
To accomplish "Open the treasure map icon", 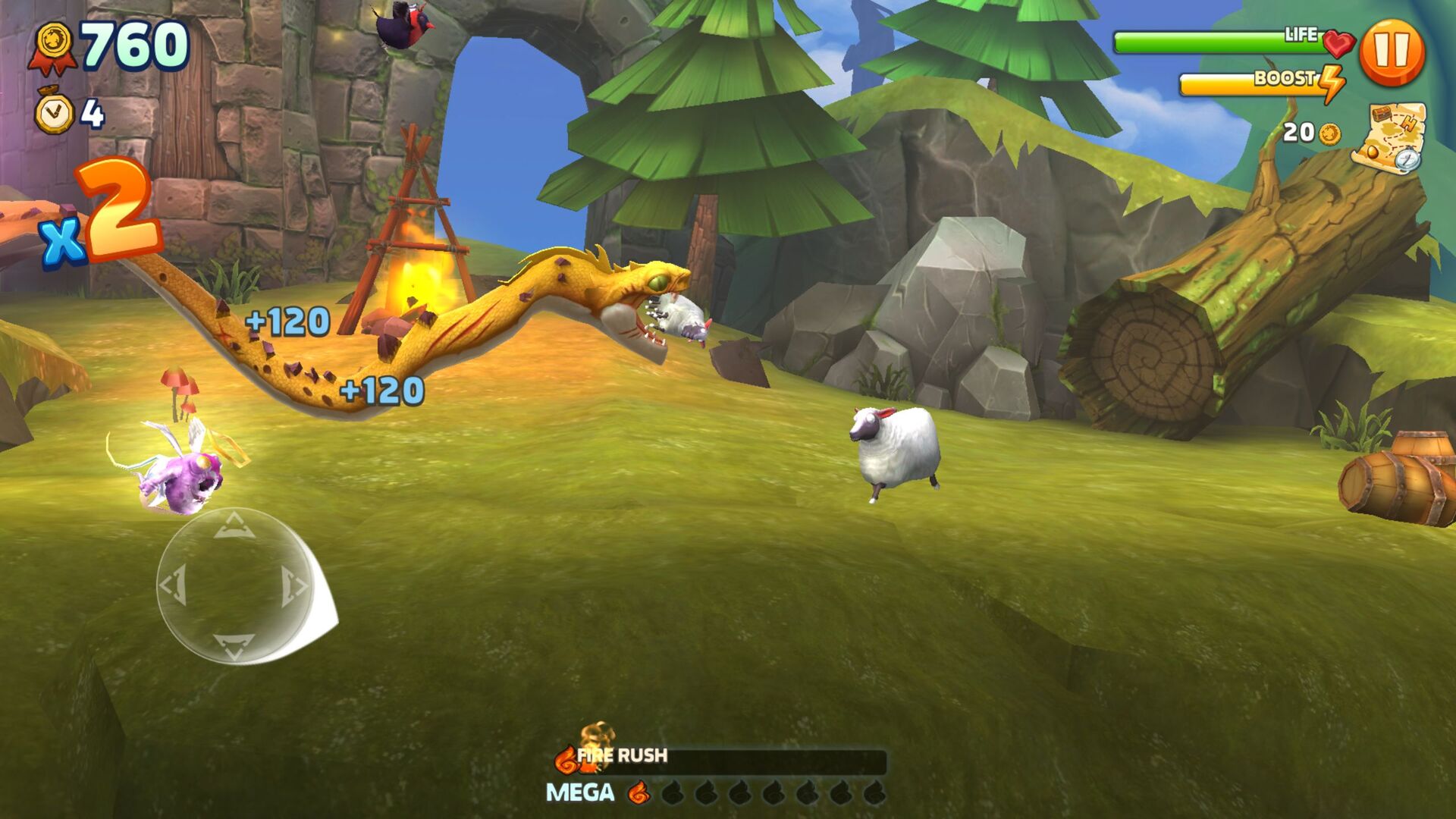I will tap(1389, 136).
